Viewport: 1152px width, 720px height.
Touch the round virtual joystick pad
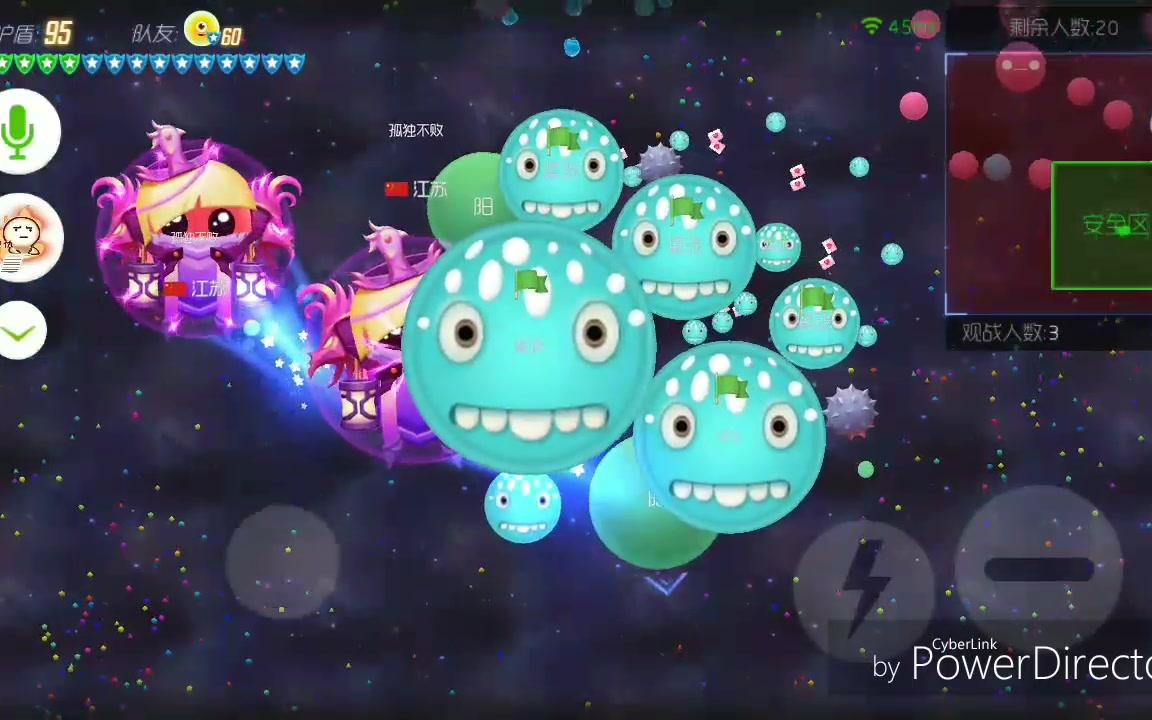[283, 562]
